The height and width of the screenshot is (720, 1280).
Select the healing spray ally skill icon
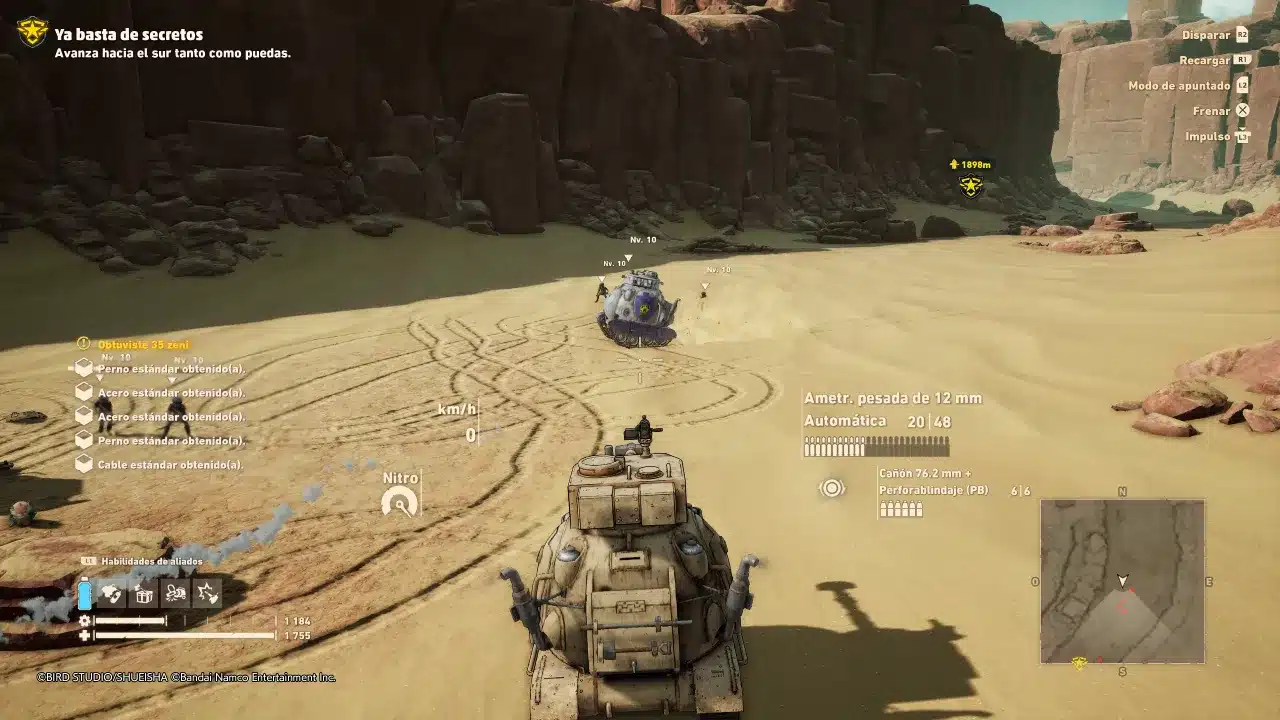111,593
